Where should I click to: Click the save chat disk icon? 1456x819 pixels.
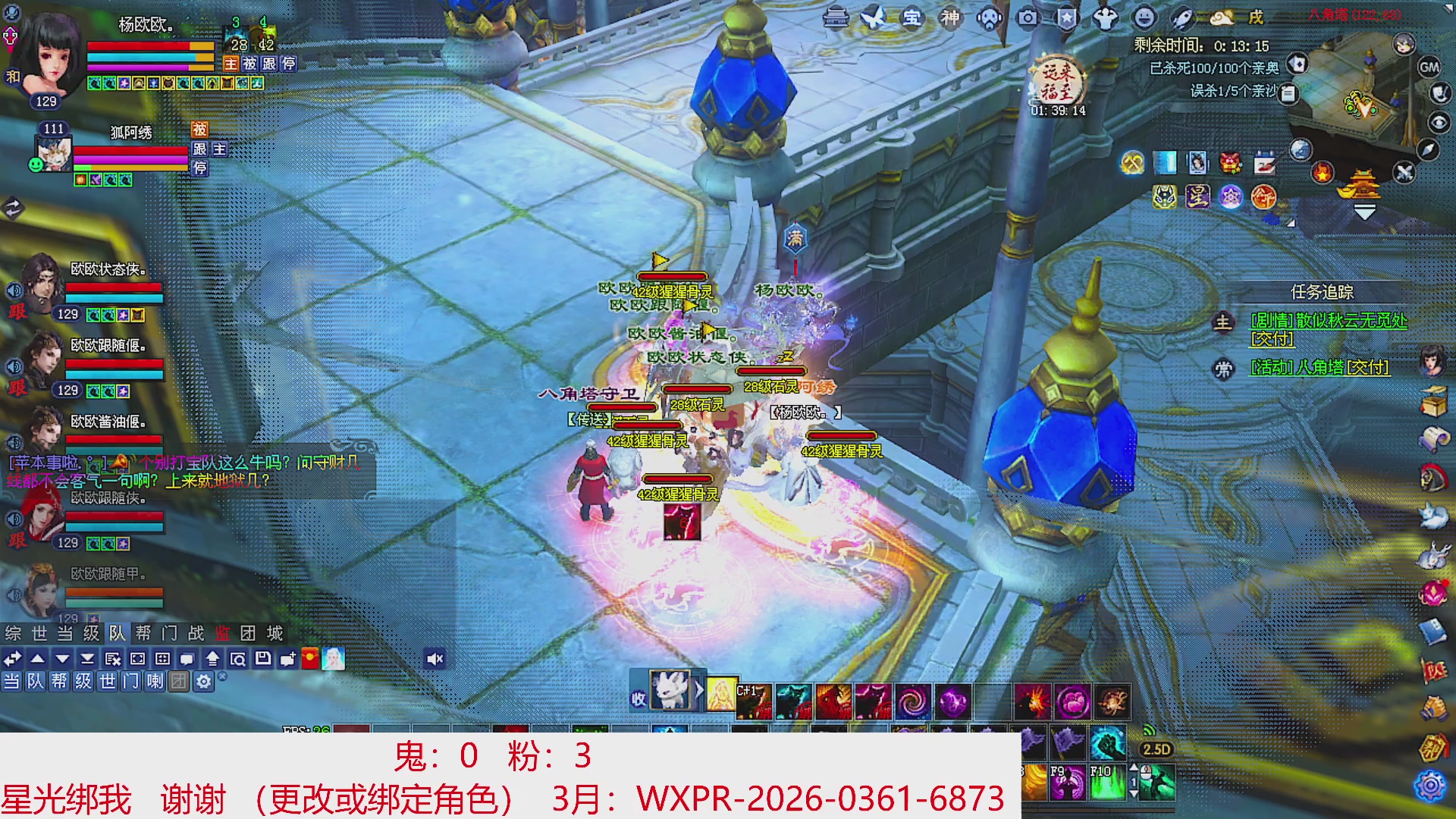264,658
